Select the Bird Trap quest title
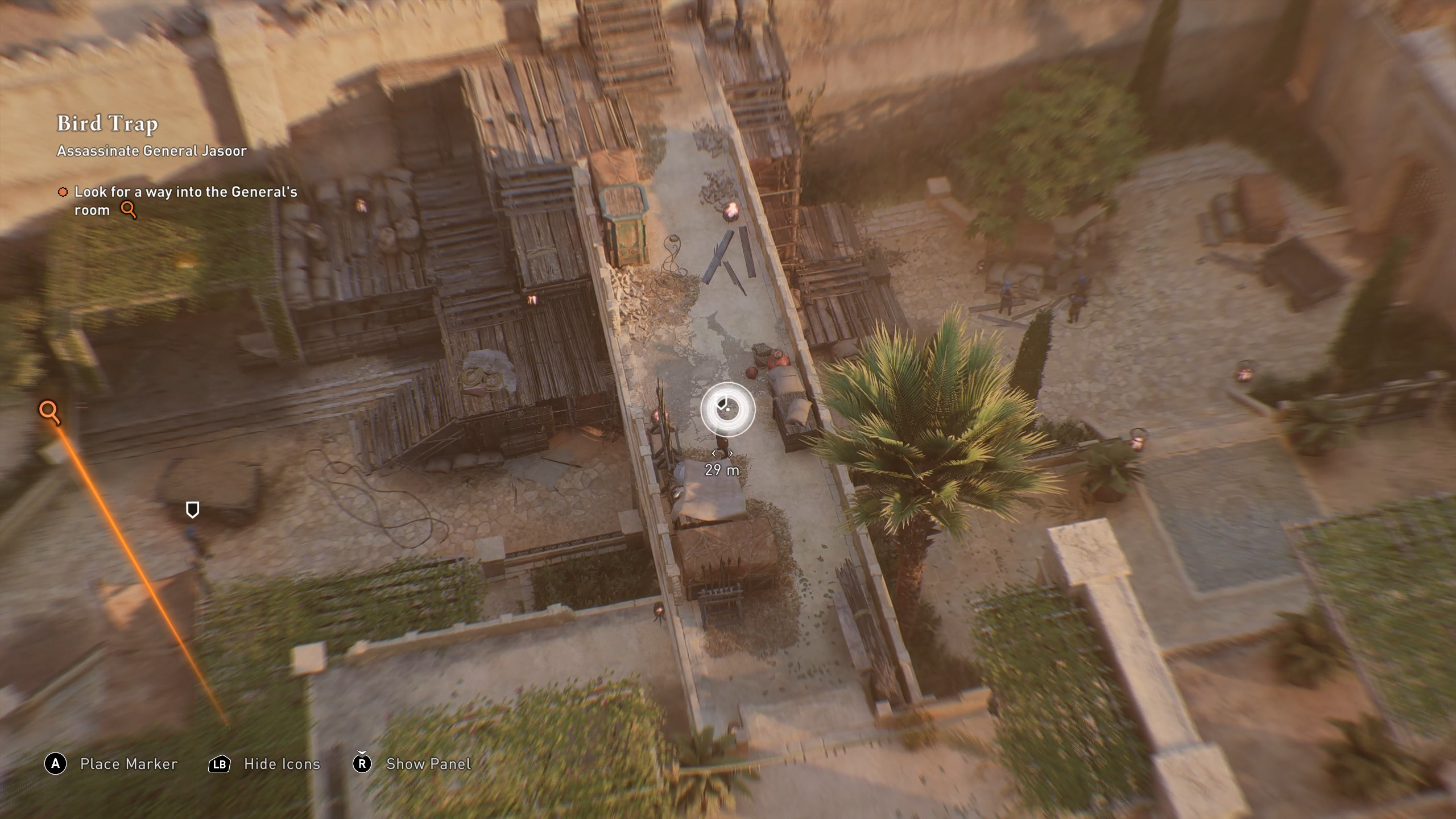 (107, 123)
